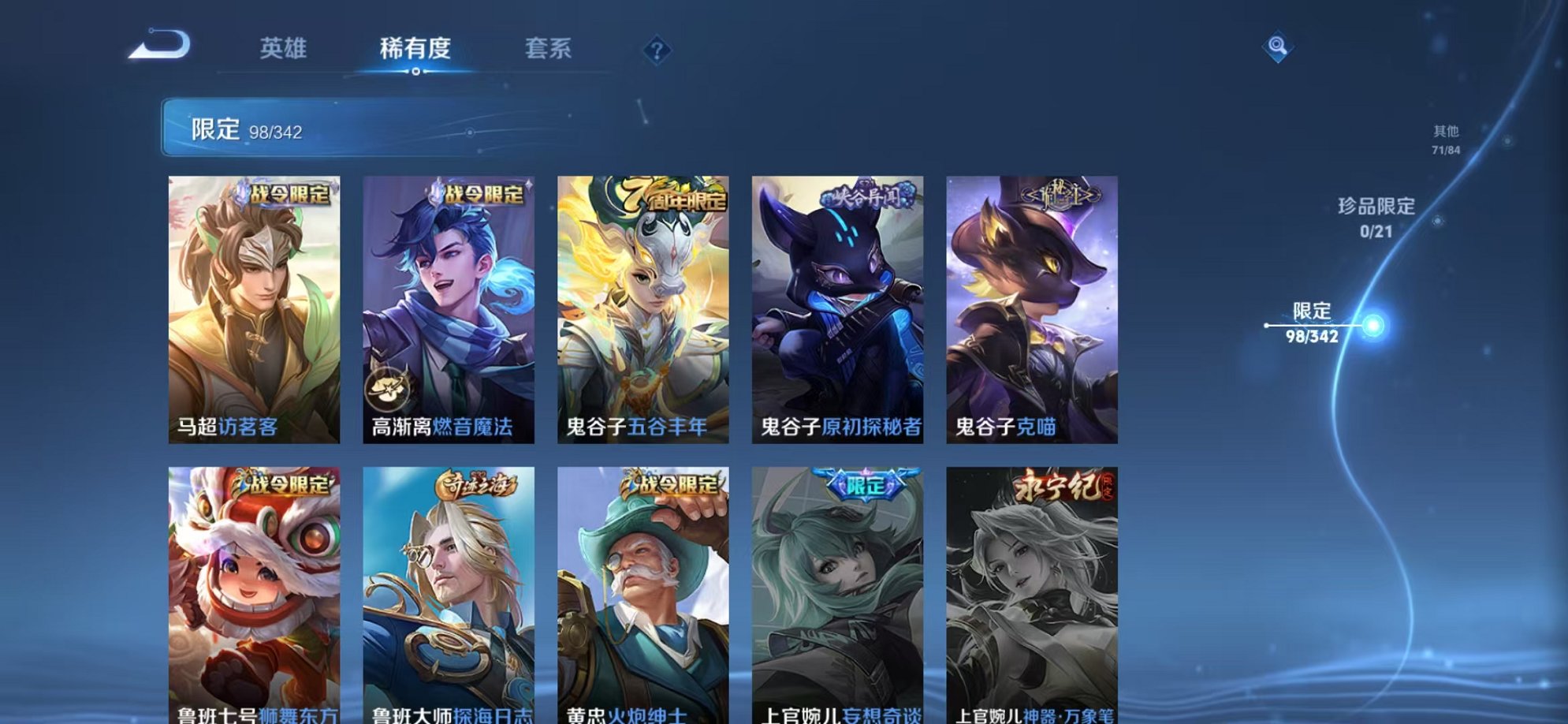The image size is (1568, 724).
Task: Switch to the 套系 tab
Action: point(548,49)
